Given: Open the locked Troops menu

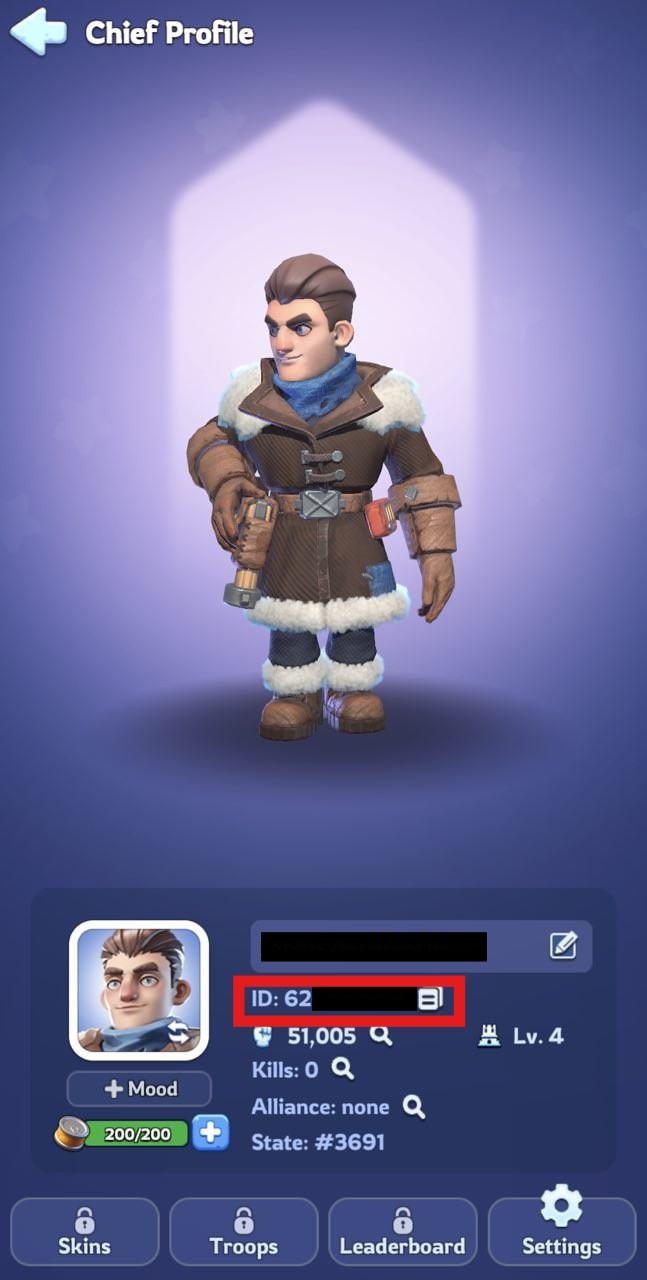Looking at the screenshot, I should [x=244, y=1232].
